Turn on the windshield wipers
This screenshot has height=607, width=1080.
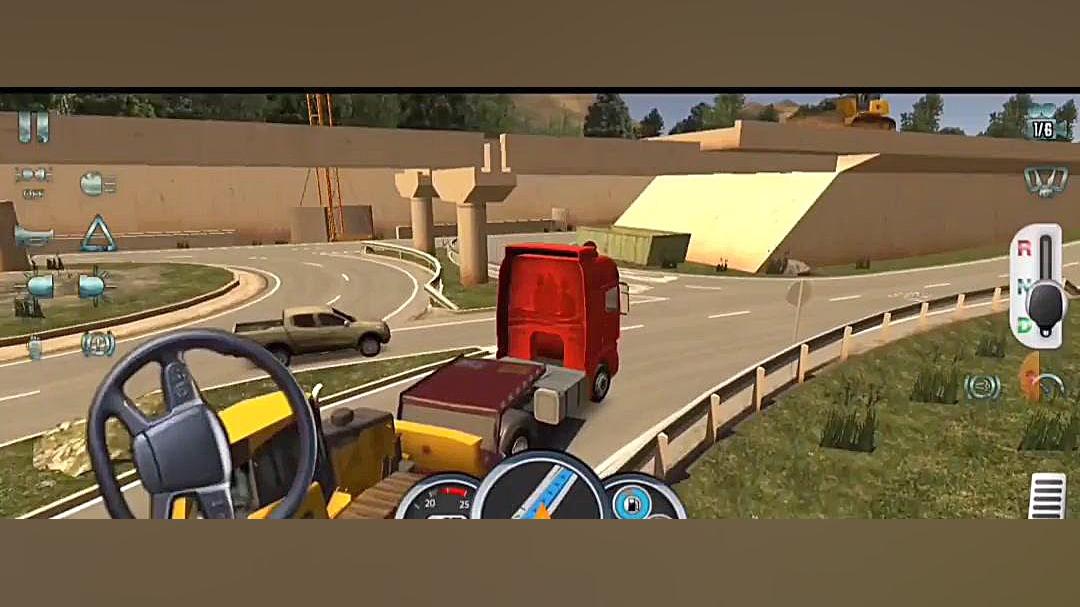point(1044,181)
